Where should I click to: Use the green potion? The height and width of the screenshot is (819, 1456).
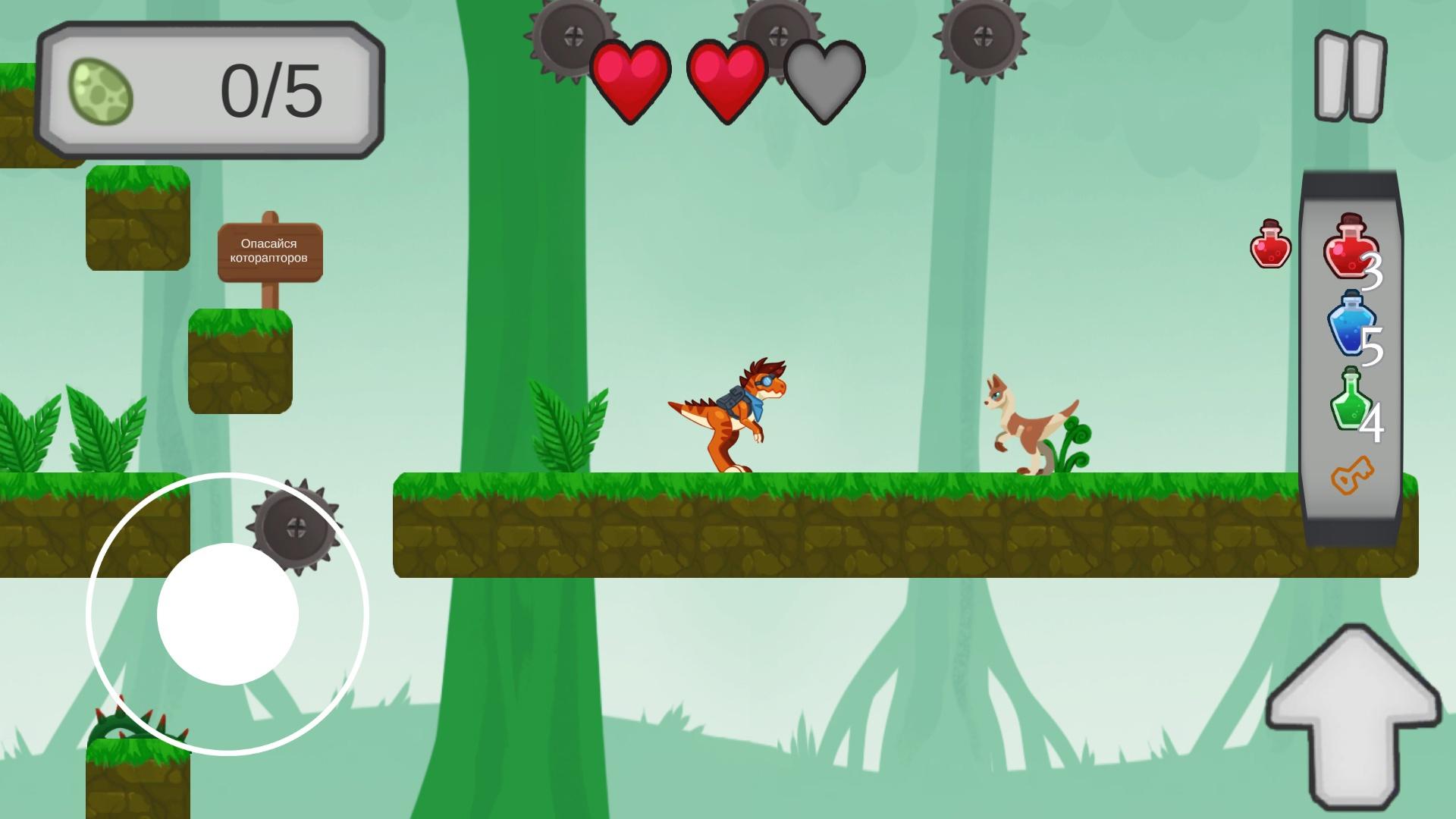point(1350,400)
